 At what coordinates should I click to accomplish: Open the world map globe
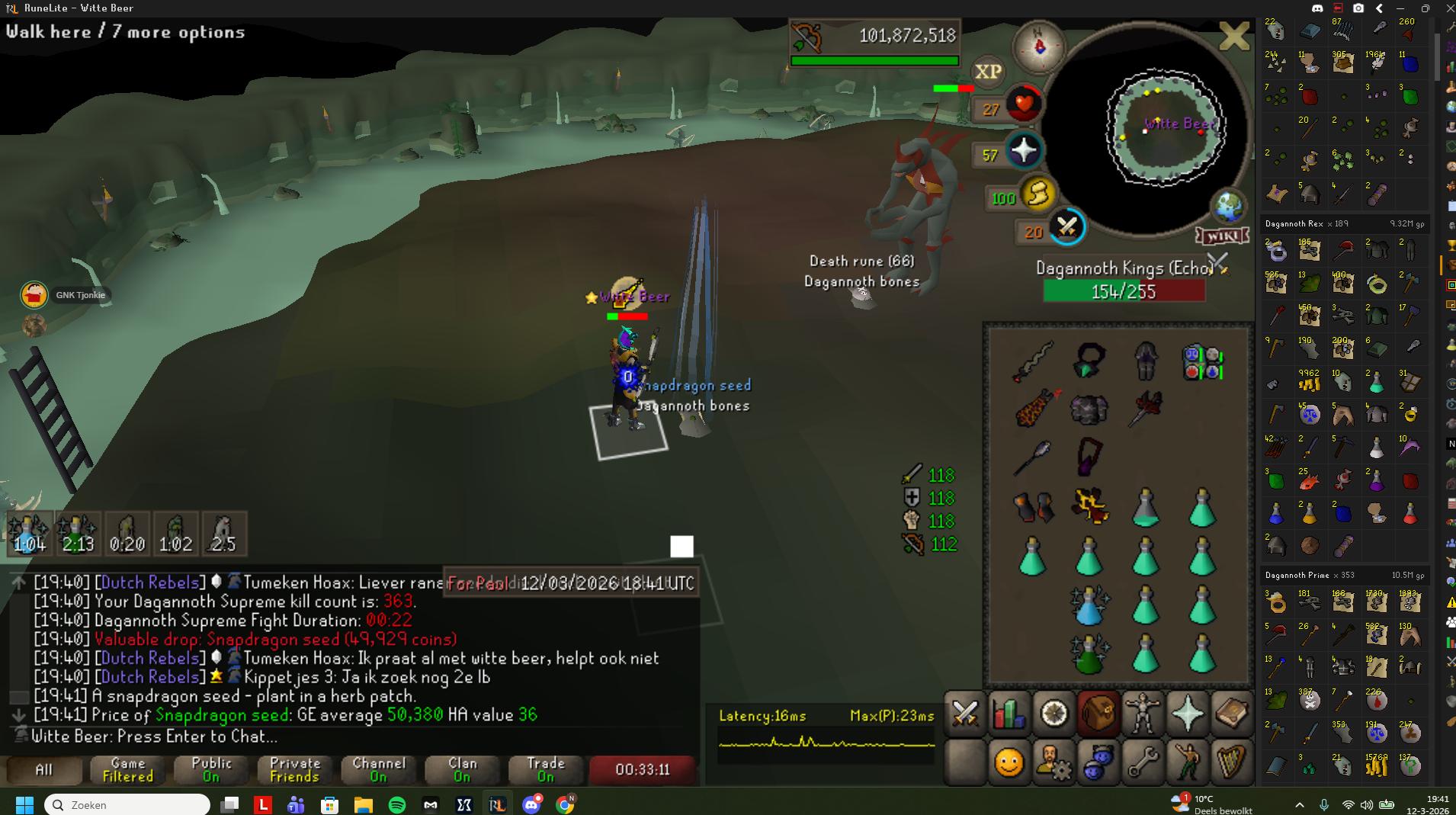1229,206
